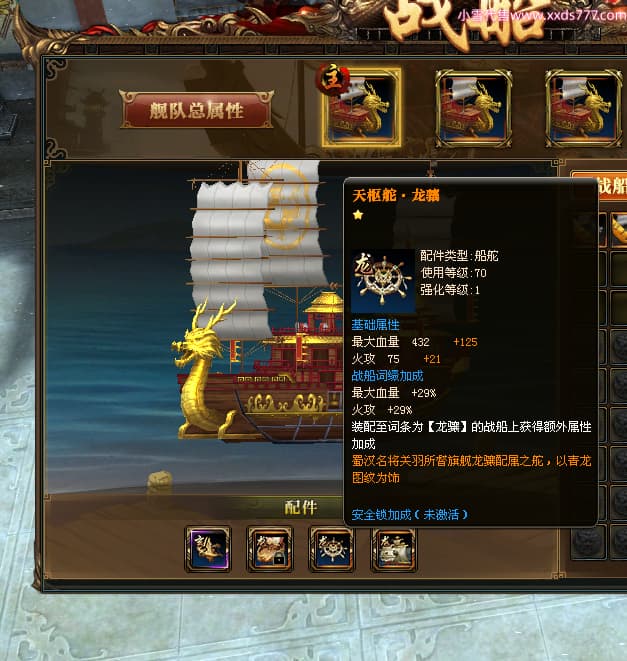Click the ship wheel rudder accessory slot
This screenshot has width=627, height=661.
coord(332,549)
